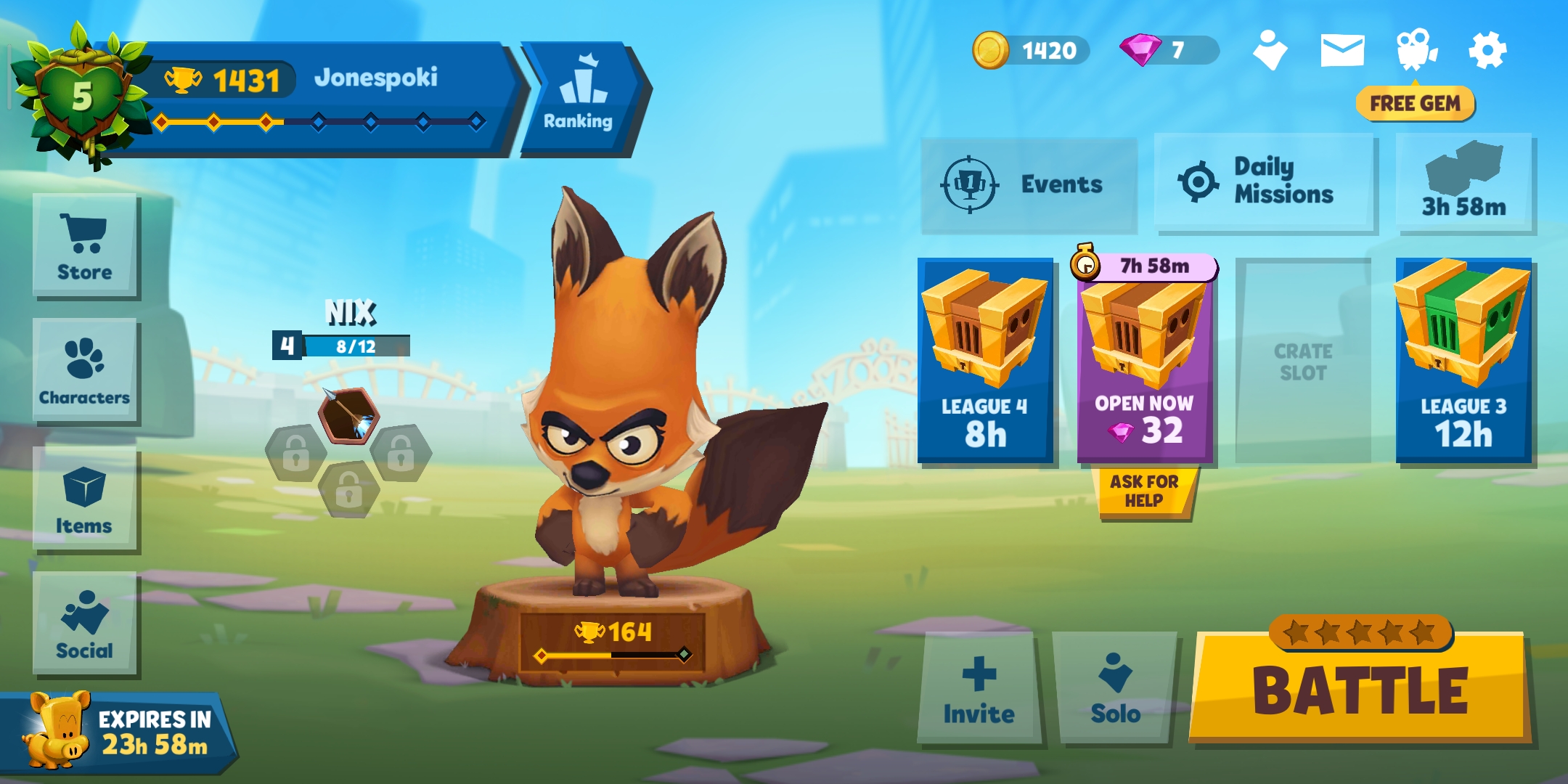Select Nix's equipped arrow item slot
This screenshot has height=784, width=1568.
tap(348, 417)
